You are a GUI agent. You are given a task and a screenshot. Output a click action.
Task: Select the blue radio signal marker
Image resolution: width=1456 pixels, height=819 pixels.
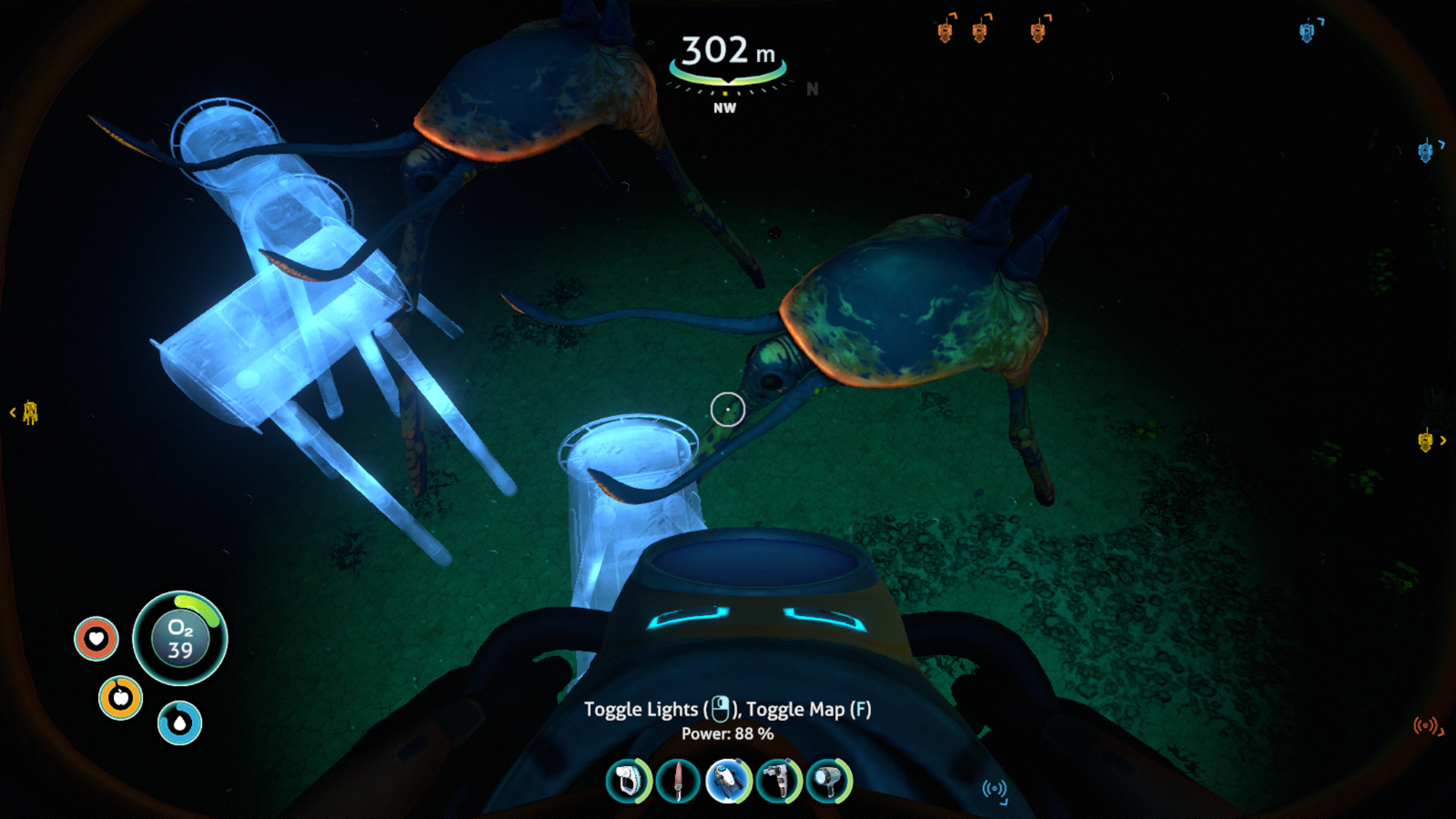coord(995,790)
